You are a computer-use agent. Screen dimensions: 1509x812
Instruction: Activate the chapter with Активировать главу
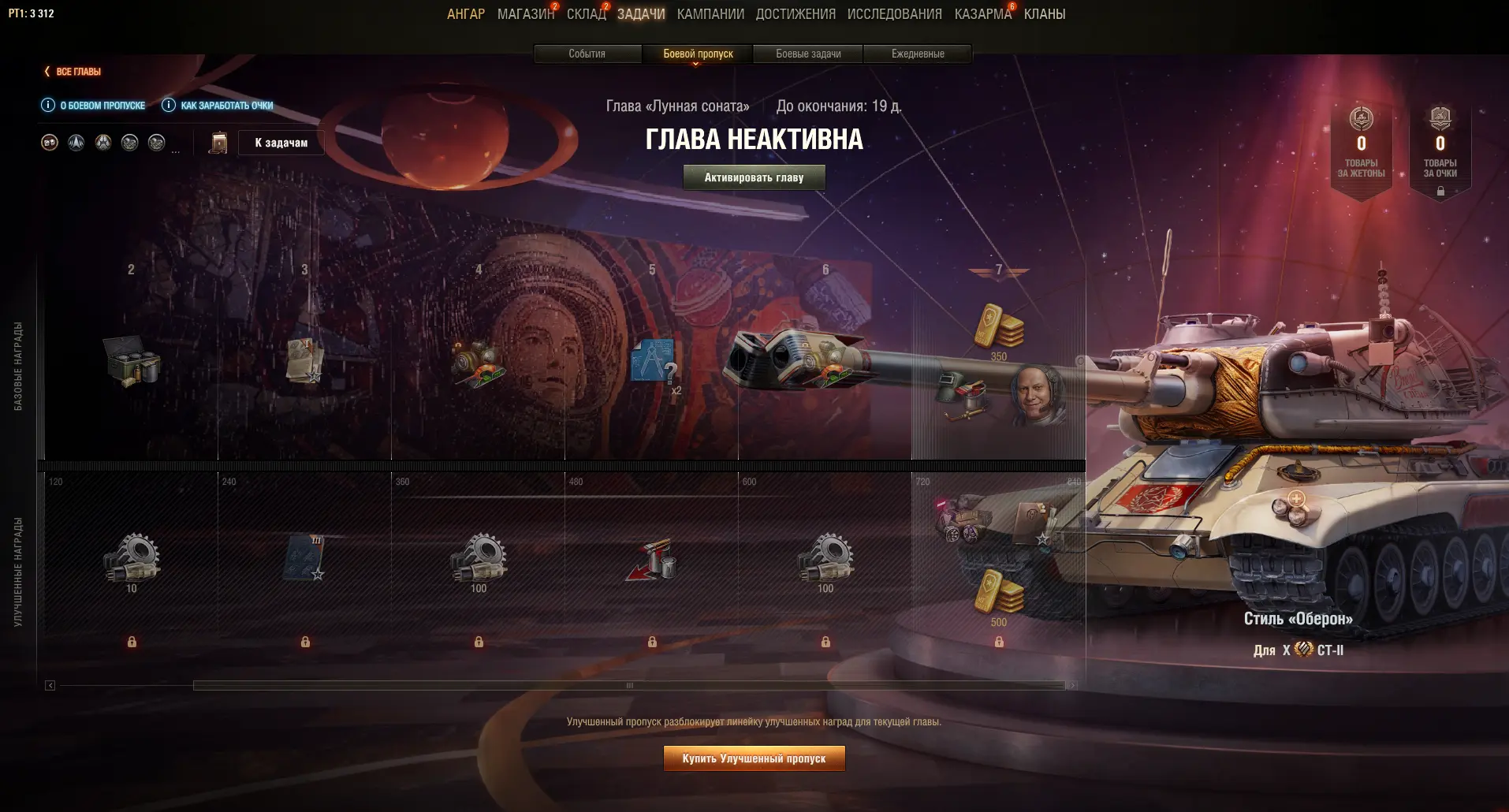coord(754,177)
